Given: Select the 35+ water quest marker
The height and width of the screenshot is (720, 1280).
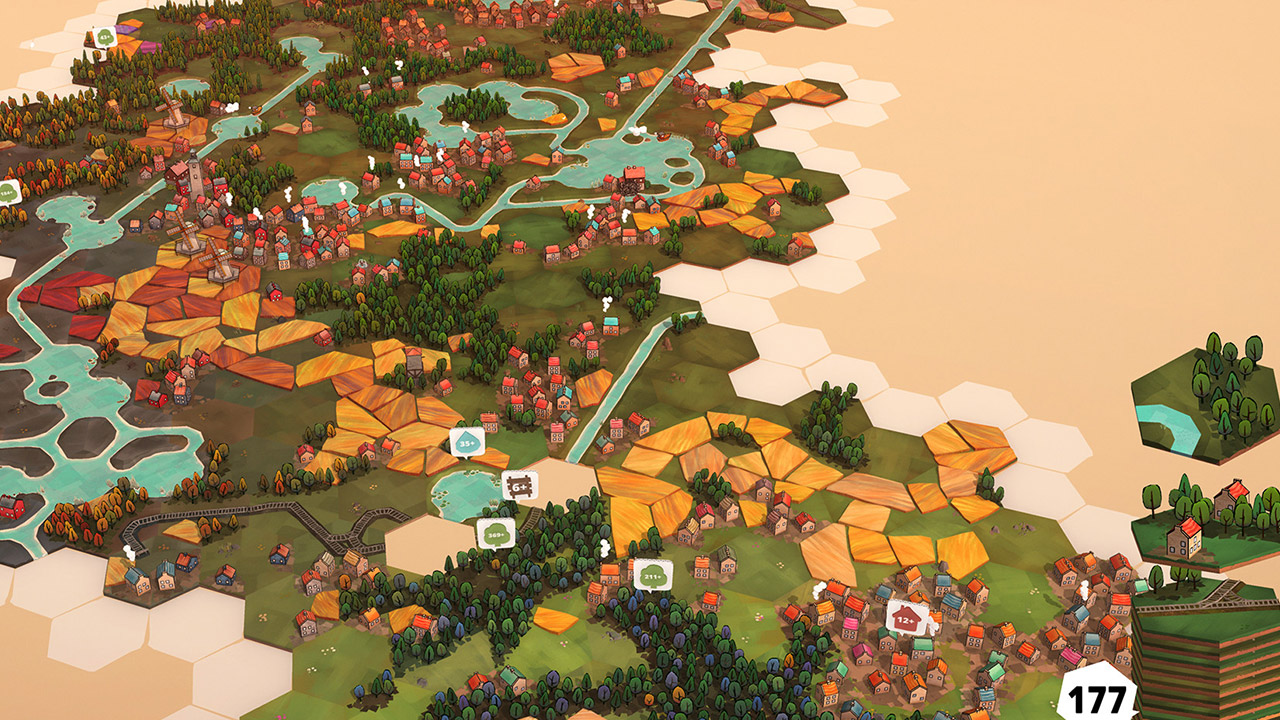Looking at the screenshot, I should click(467, 441).
